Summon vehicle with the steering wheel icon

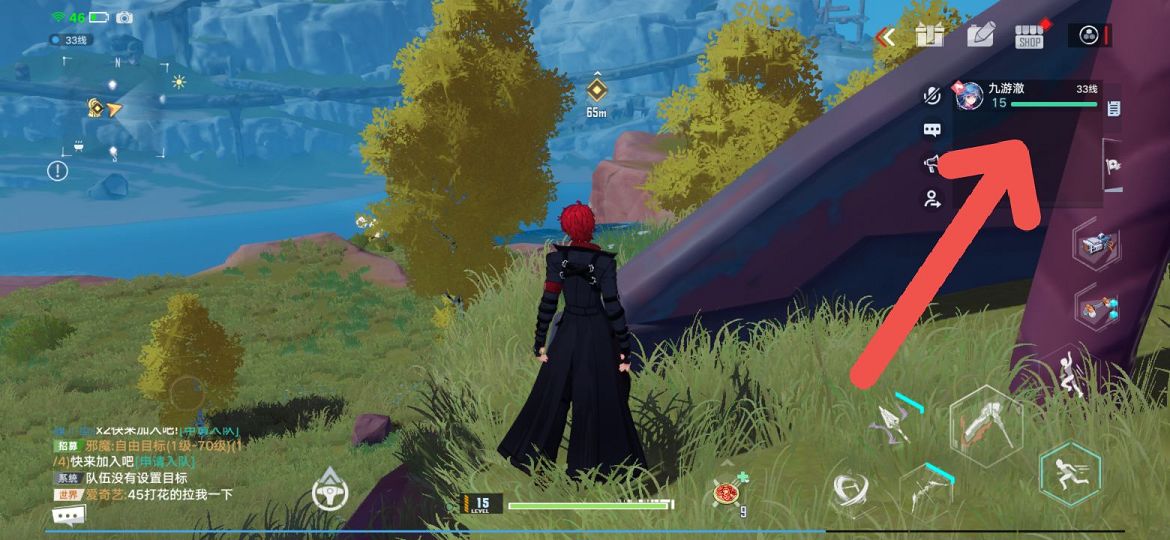tap(329, 491)
